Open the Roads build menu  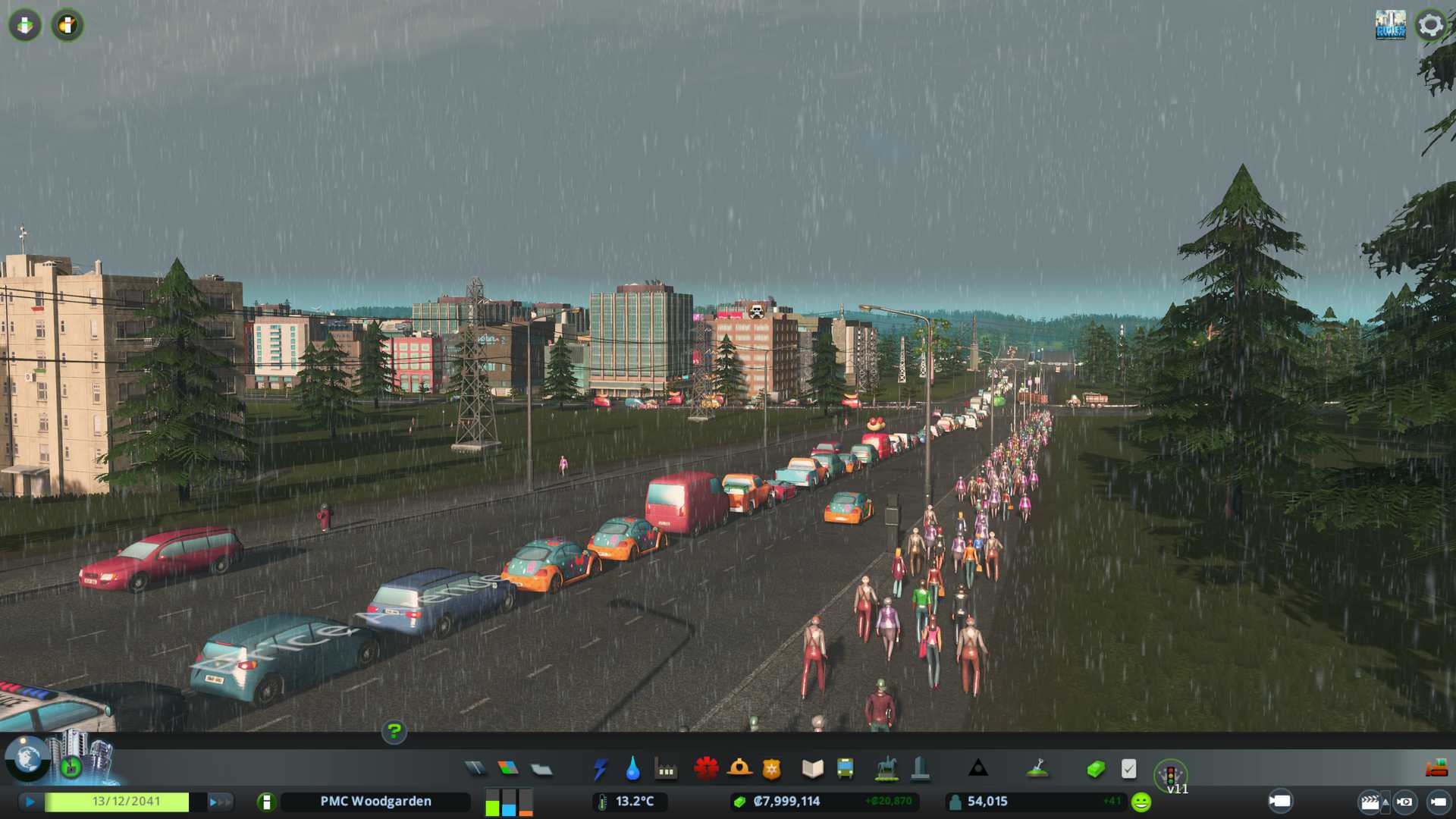(x=475, y=769)
